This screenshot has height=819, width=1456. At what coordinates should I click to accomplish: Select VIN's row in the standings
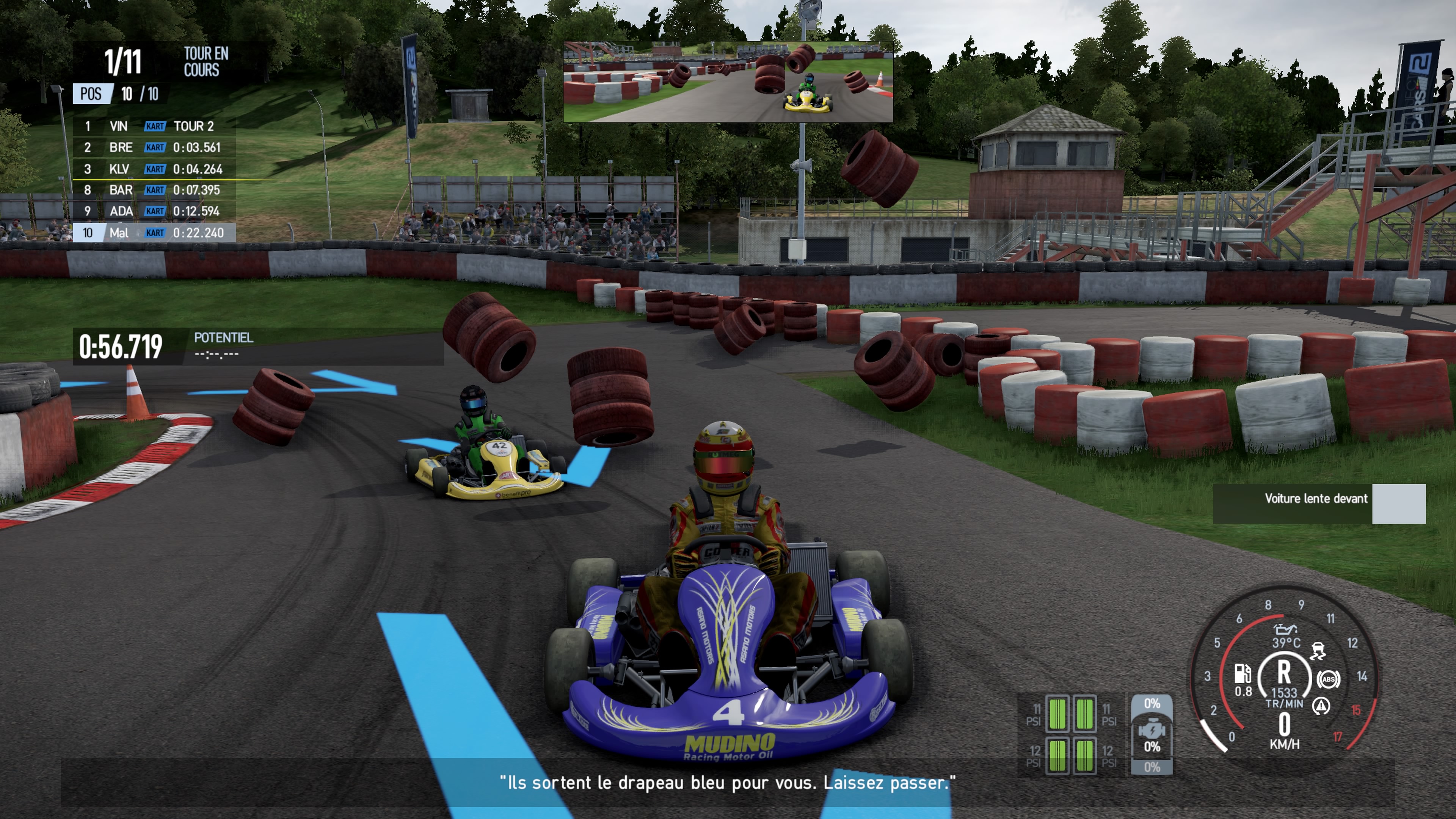click(x=154, y=126)
